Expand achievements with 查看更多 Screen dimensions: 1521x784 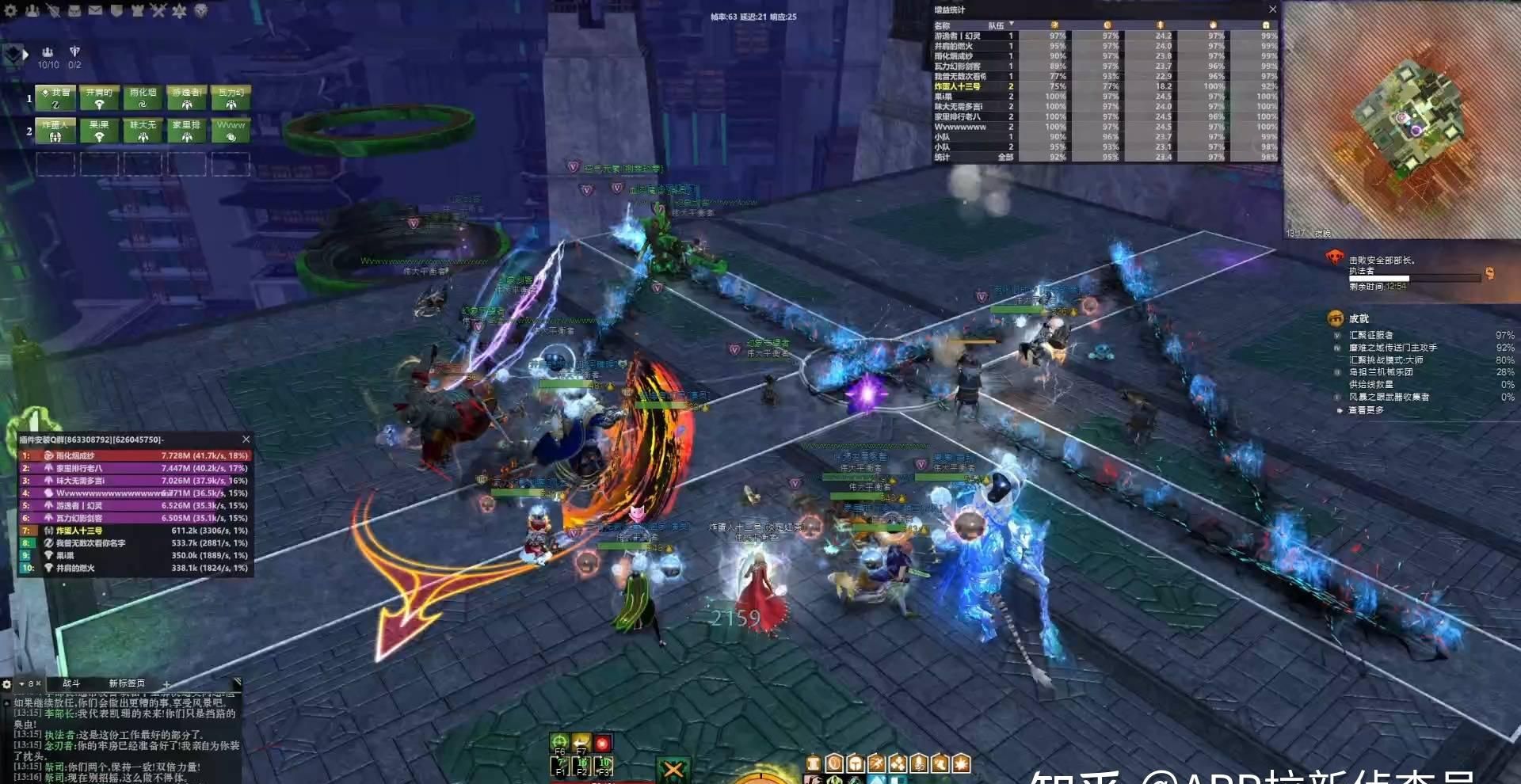tap(1366, 410)
